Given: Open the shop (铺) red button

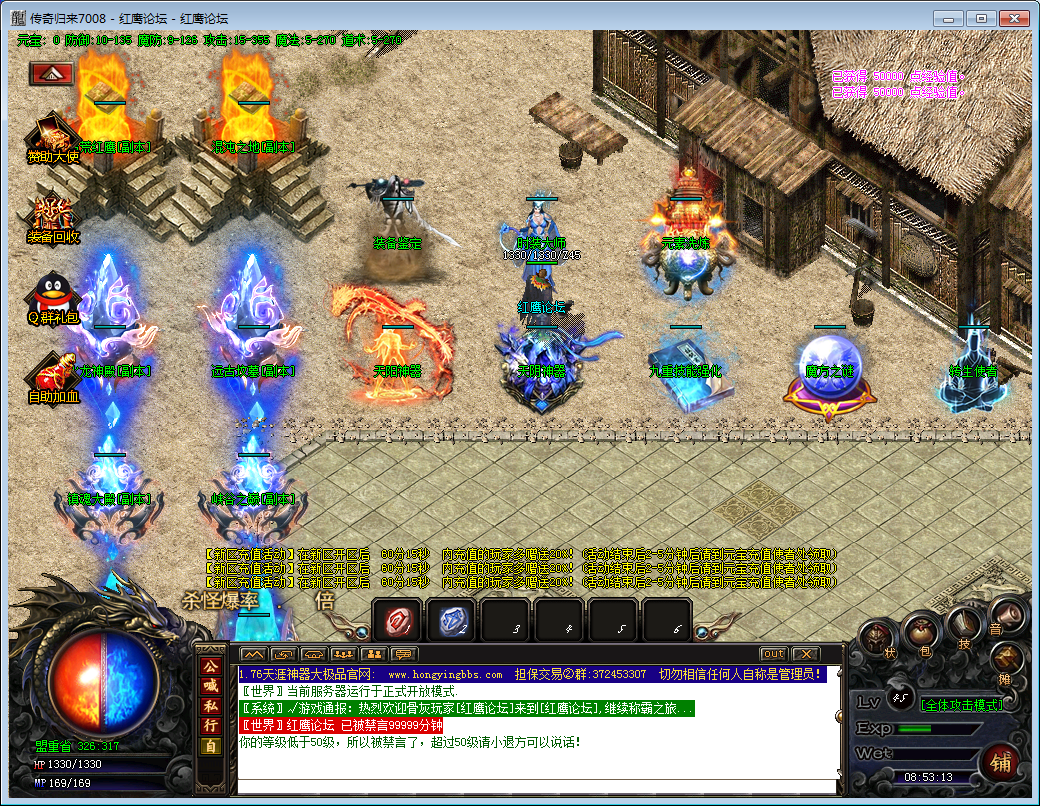Looking at the screenshot, I should point(999,762).
